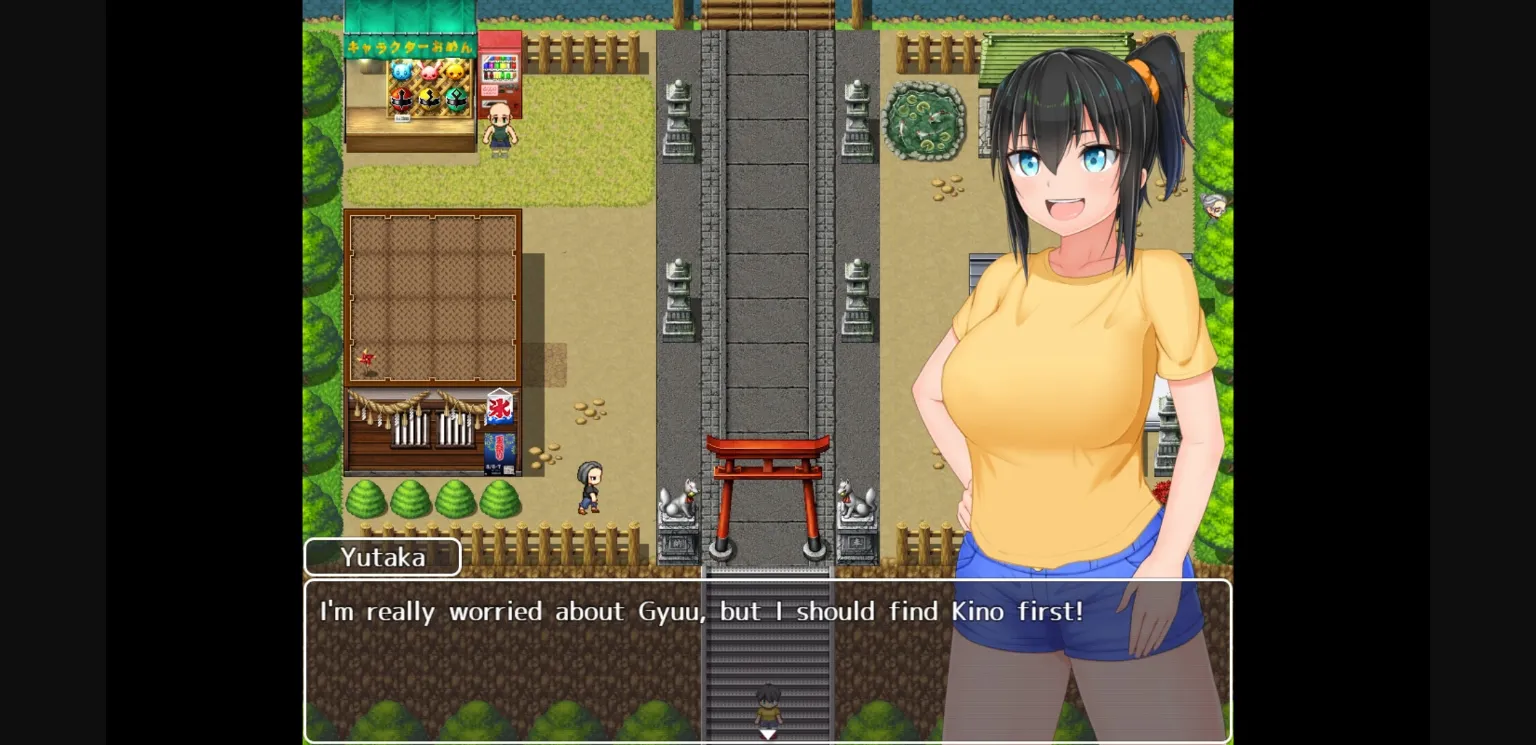The width and height of the screenshot is (1536, 745).
Task: Click the hooded villager below the shrine
Action: (x=589, y=487)
